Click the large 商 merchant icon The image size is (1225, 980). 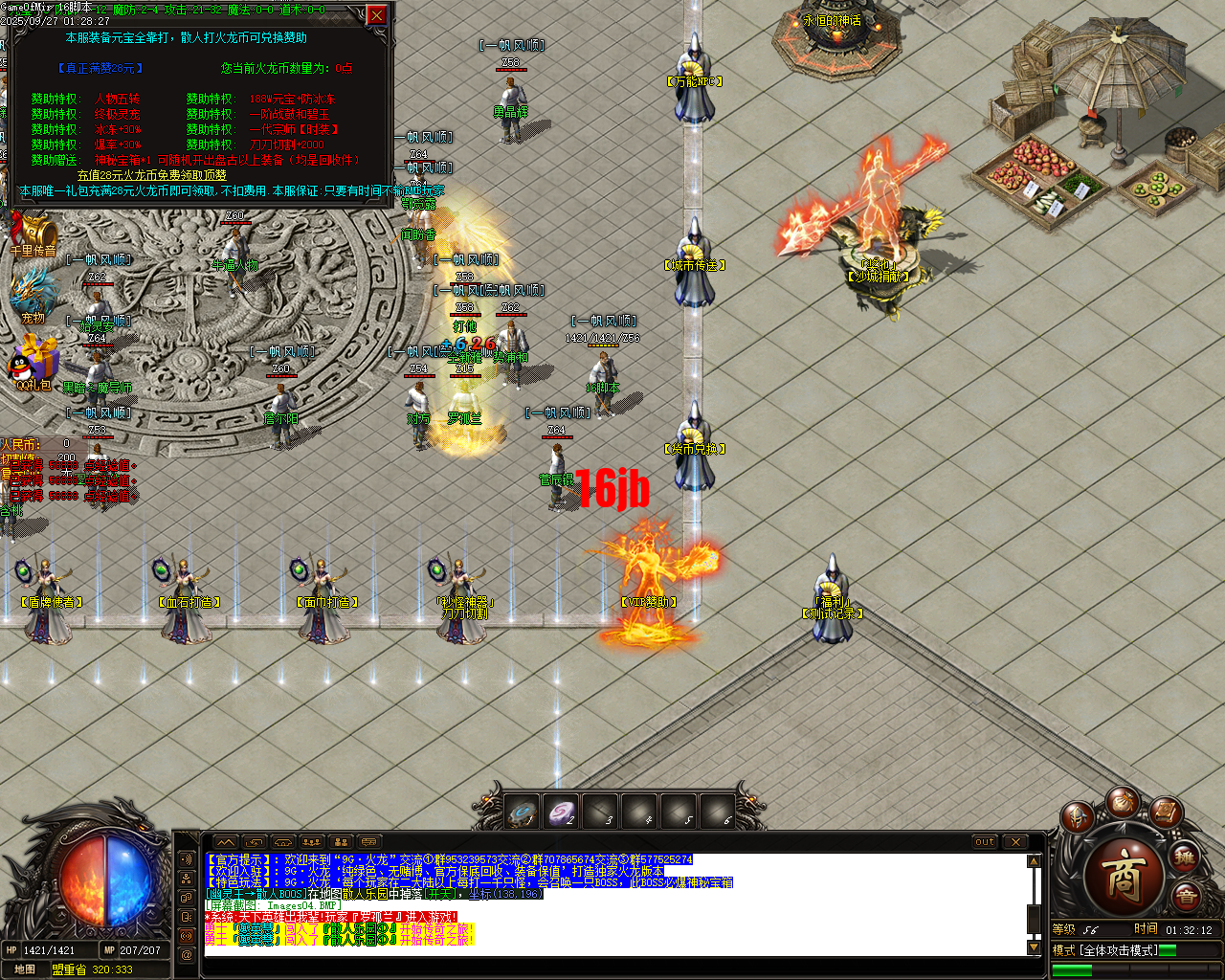pyautogui.click(x=1124, y=878)
